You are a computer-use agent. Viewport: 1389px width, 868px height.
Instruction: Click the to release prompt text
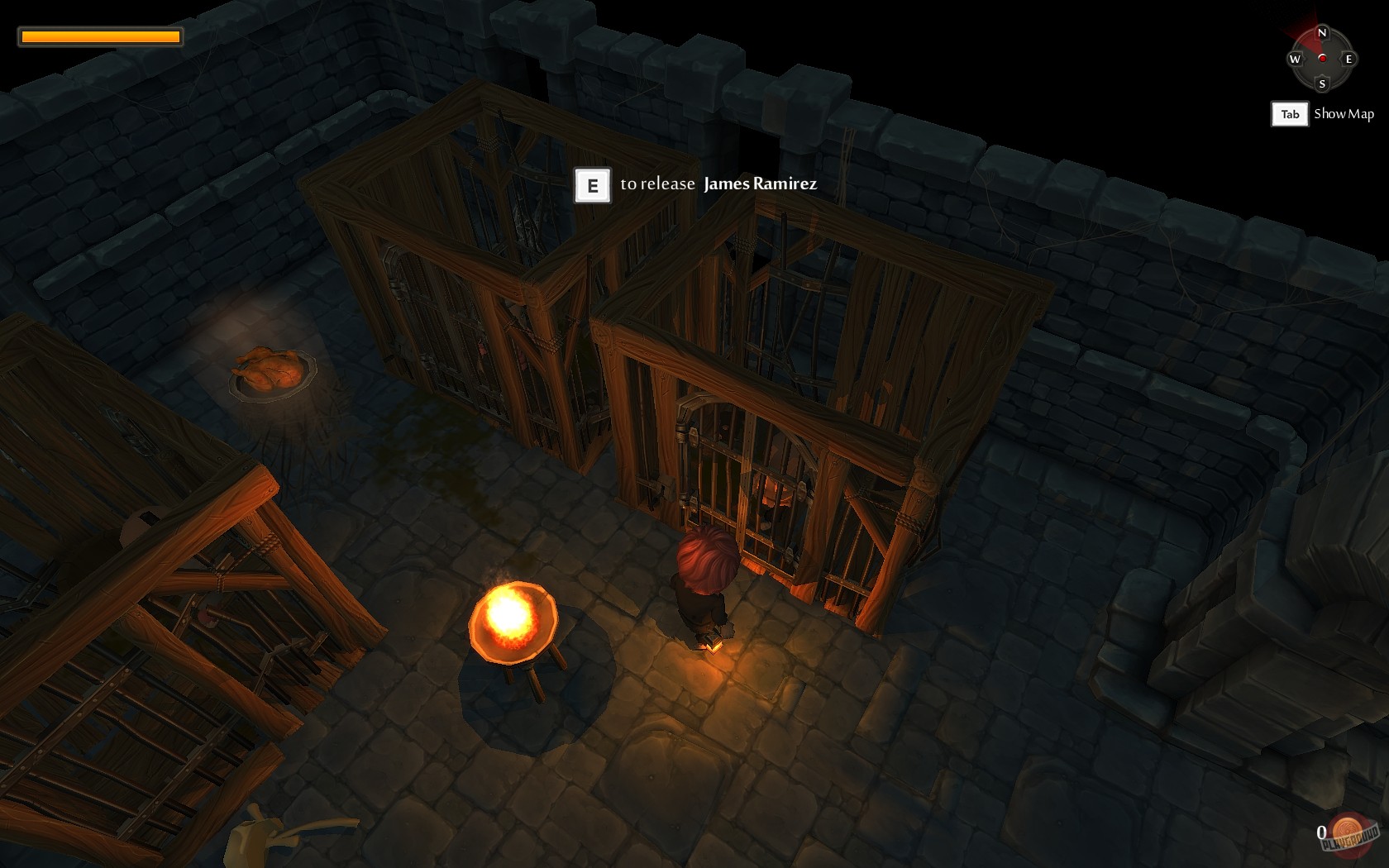pyautogui.click(x=656, y=185)
